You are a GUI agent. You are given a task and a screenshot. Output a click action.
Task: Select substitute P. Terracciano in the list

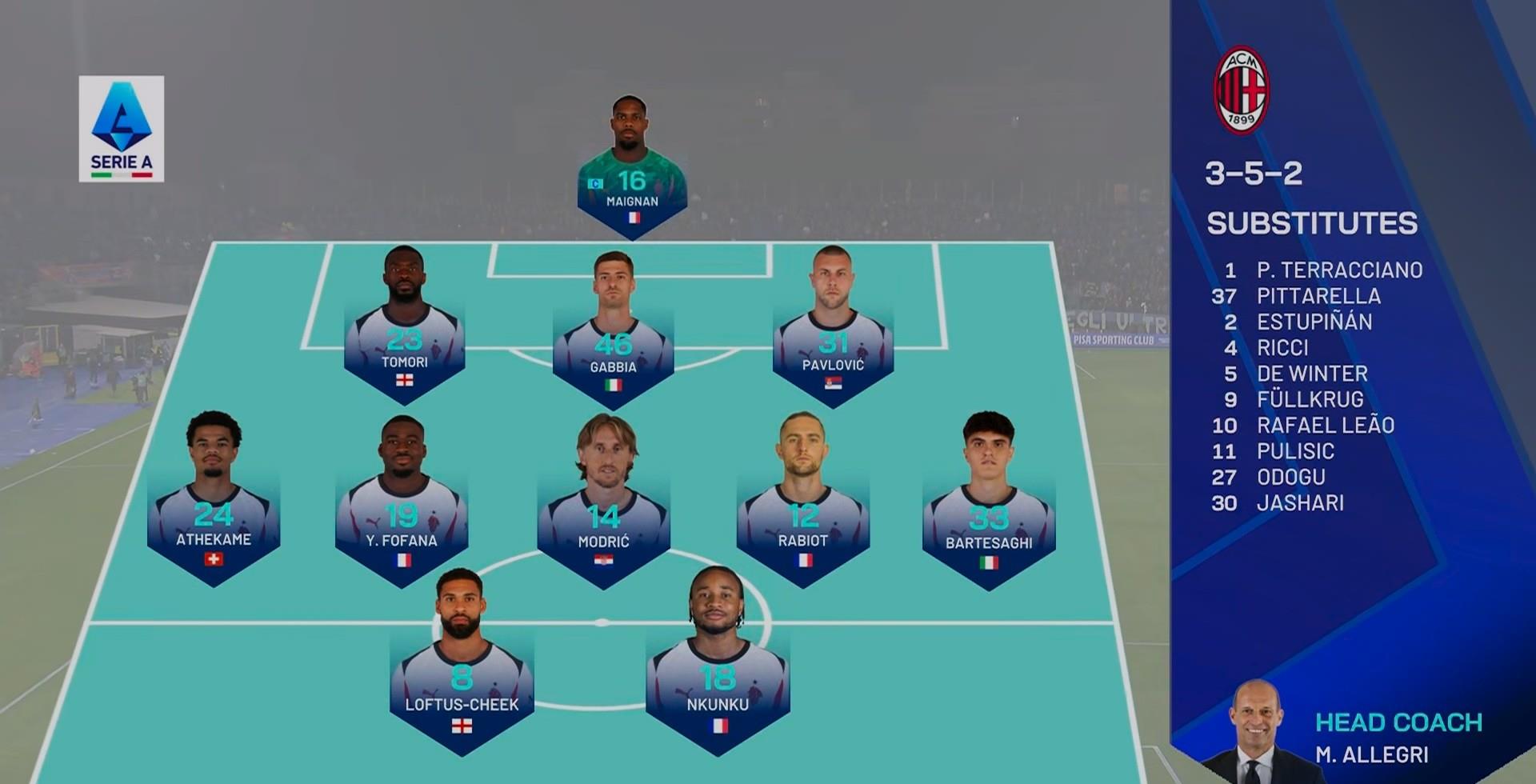pyautogui.click(x=1339, y=270)
